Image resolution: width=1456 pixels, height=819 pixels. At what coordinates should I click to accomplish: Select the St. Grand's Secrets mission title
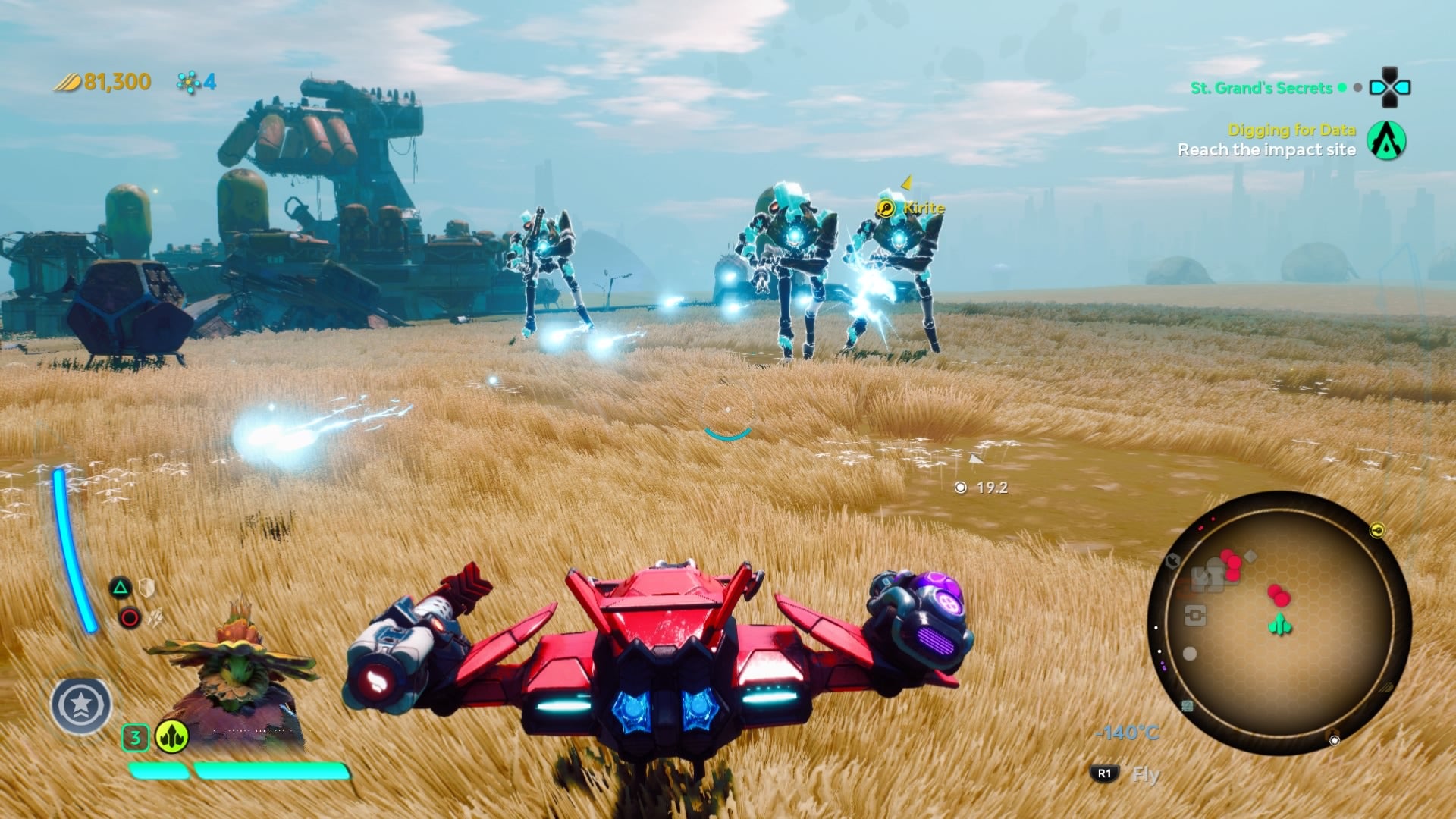point(1261,89)
